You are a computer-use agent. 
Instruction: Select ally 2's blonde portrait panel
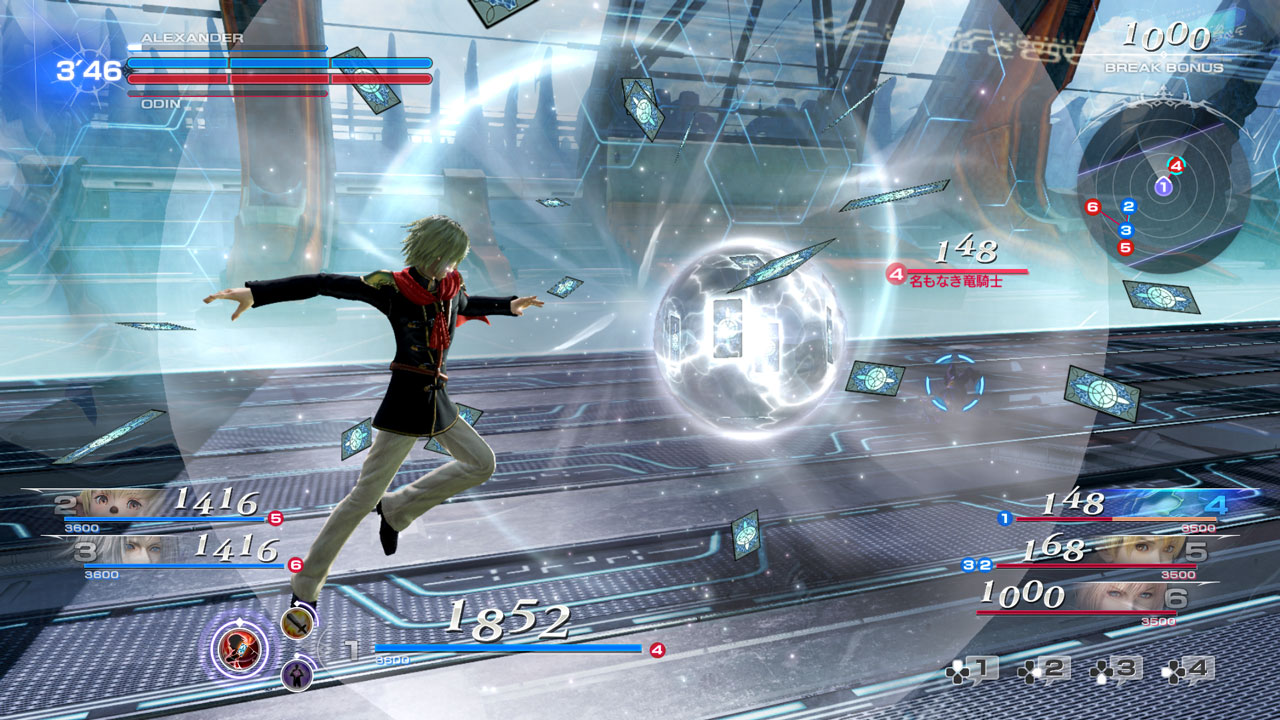[x=120, y=501]
